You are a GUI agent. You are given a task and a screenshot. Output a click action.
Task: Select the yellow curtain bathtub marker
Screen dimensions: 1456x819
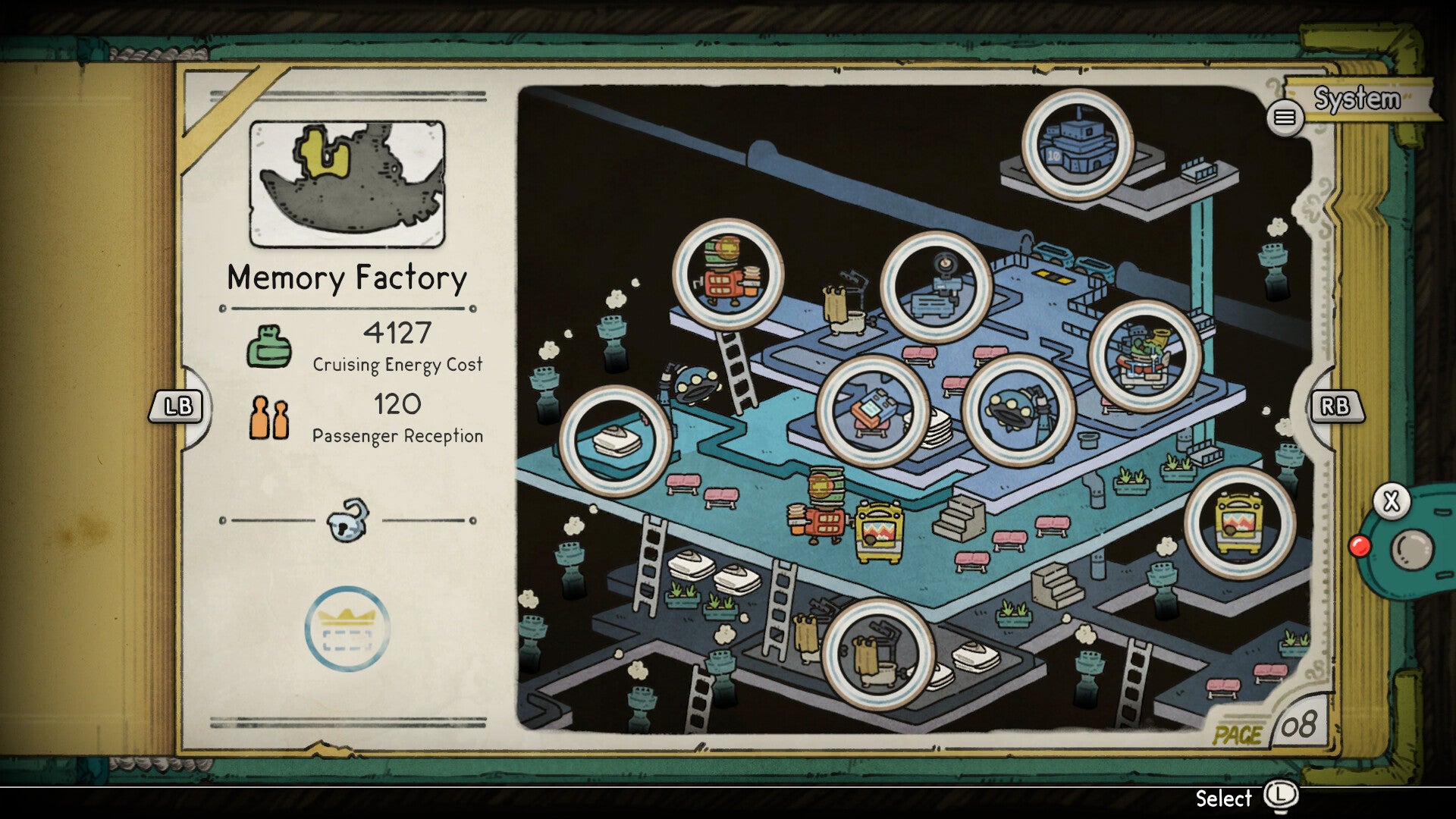pos(878,654)
